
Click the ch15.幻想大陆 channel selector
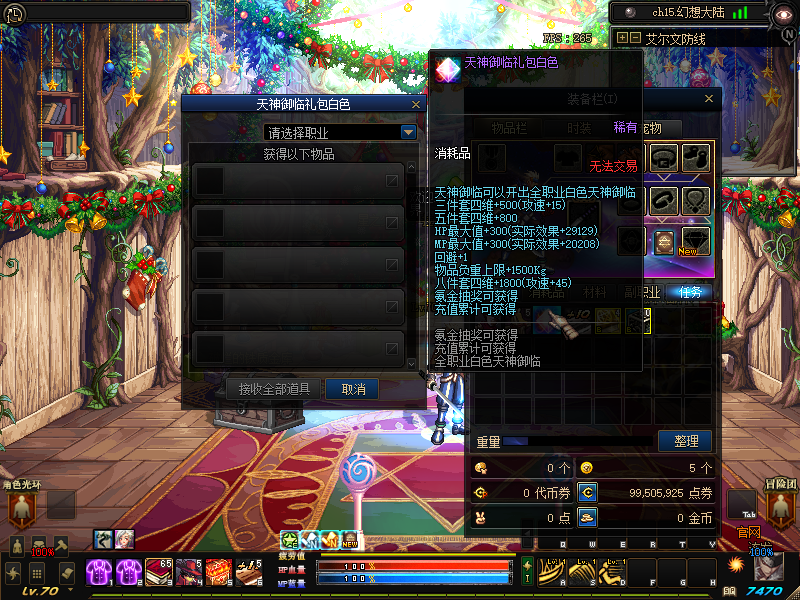[685, 13]
